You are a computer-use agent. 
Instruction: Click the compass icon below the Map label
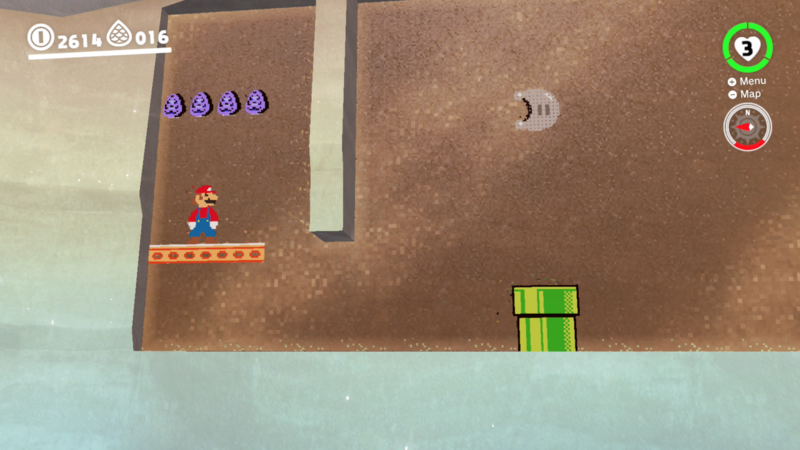(747, 127)
